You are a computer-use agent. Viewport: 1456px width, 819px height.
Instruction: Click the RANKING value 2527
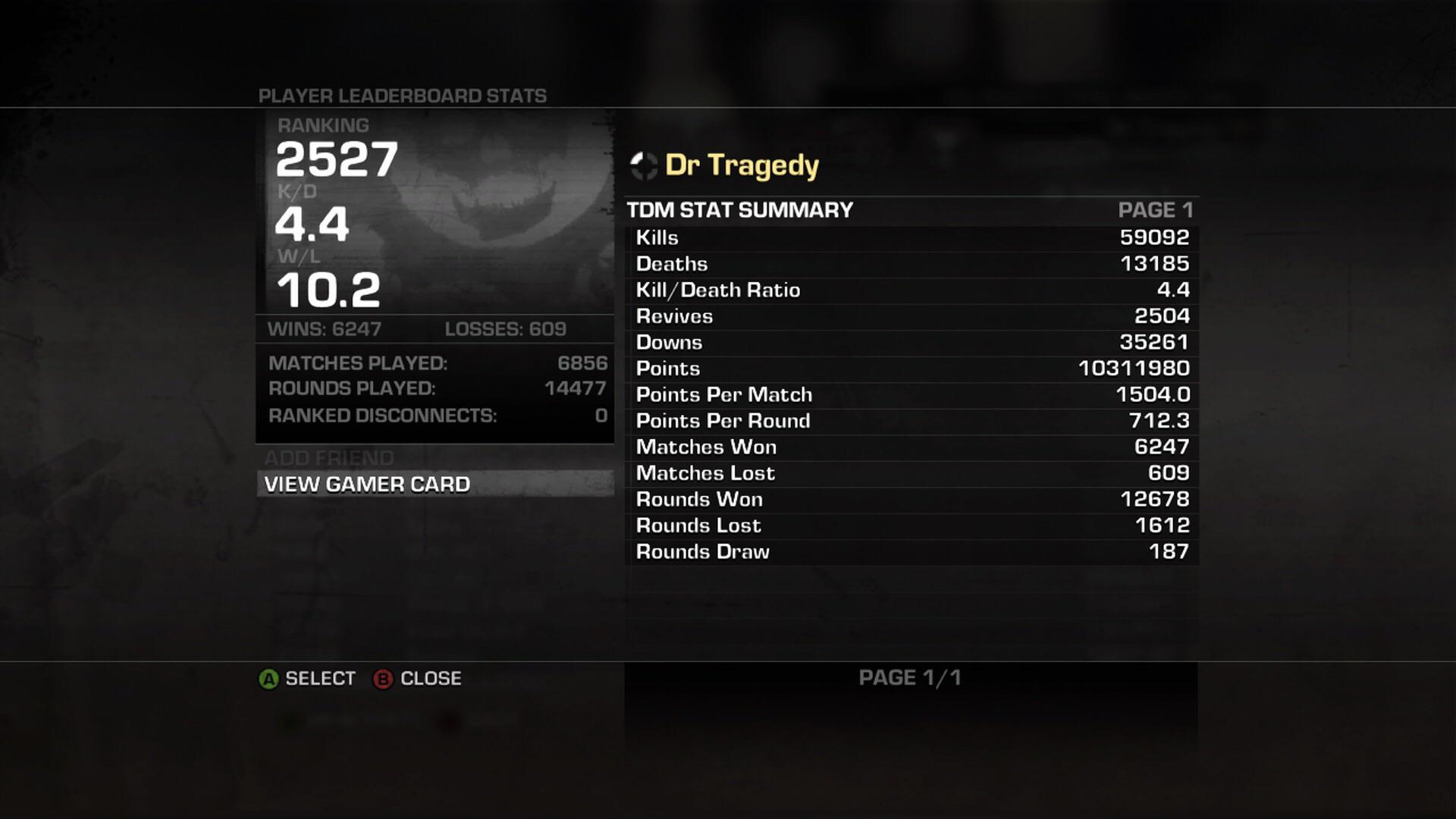pyautogui.click(x=338, y=160)
